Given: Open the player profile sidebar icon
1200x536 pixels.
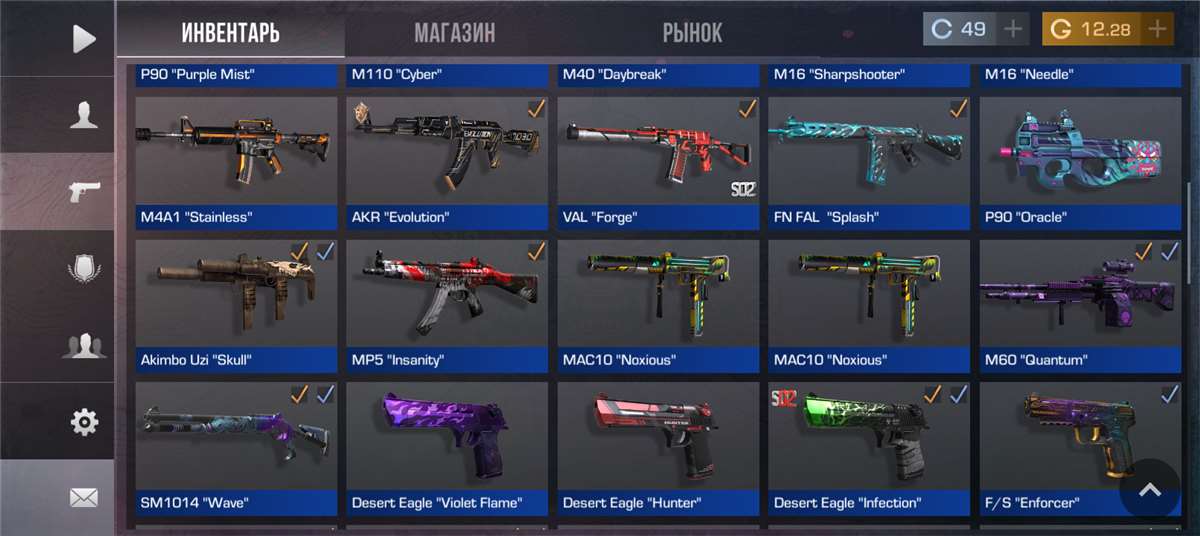Looking at the screenshot, I should [84, 115].
